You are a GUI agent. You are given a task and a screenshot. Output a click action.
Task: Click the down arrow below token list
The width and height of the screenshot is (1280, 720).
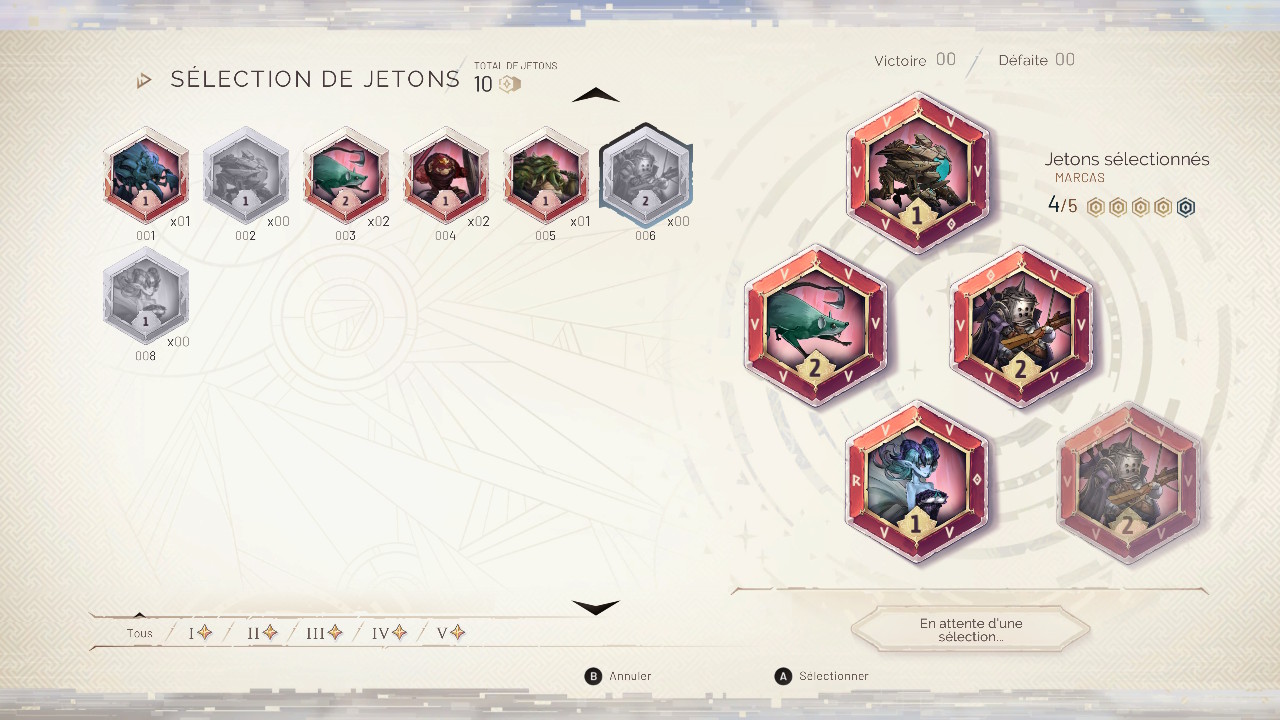coord(596,607)
